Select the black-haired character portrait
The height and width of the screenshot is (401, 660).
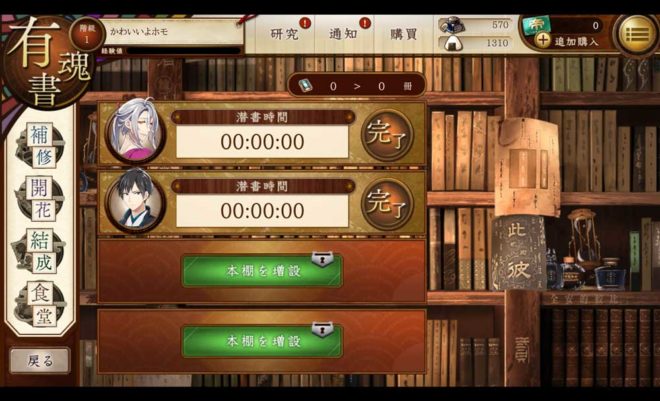pos(134,201)
